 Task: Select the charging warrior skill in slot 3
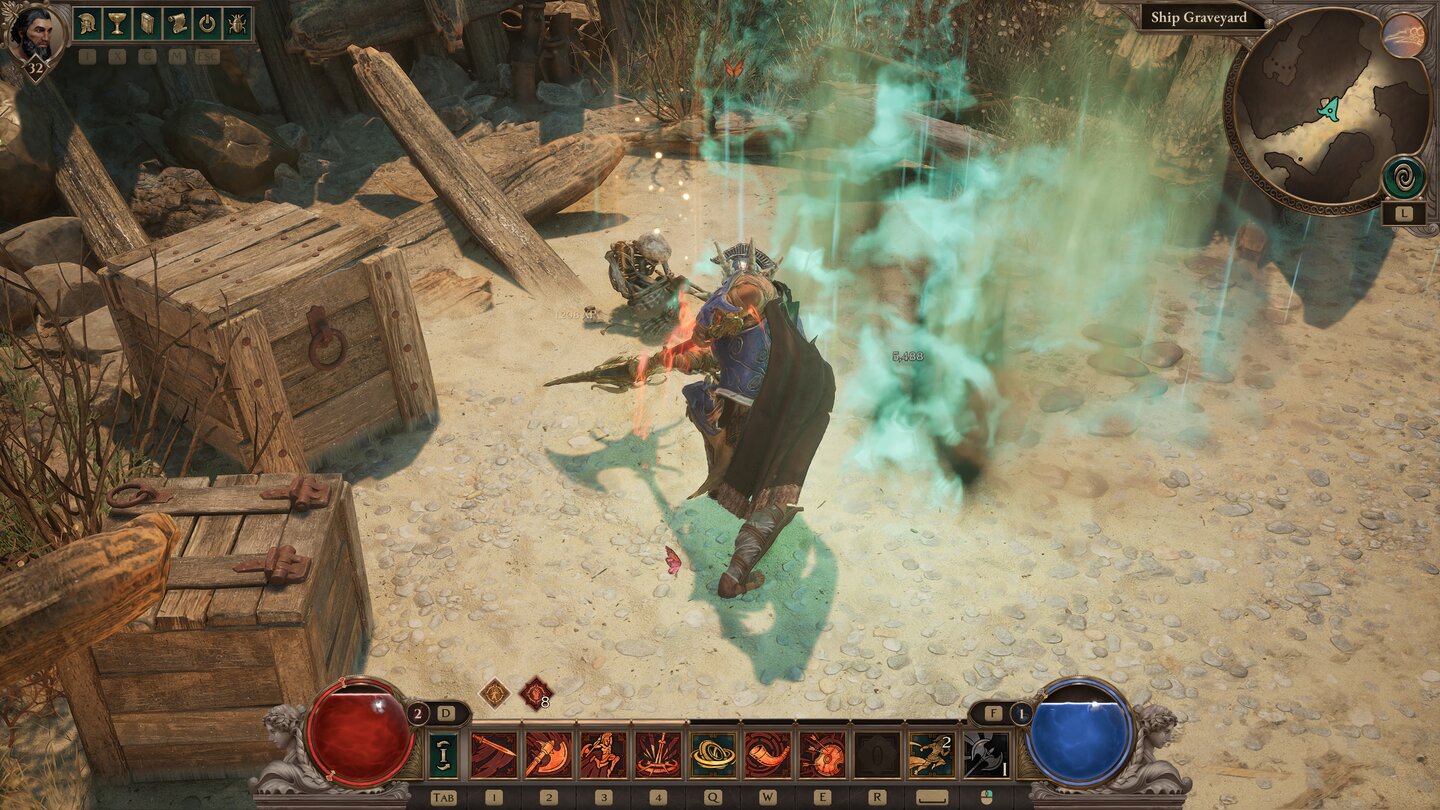tap(602, 753)
